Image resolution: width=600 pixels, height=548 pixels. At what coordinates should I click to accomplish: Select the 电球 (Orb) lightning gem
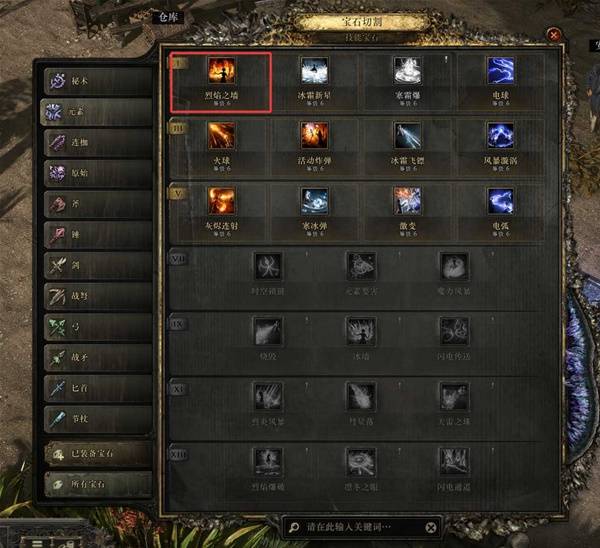(x=500, y=74)
